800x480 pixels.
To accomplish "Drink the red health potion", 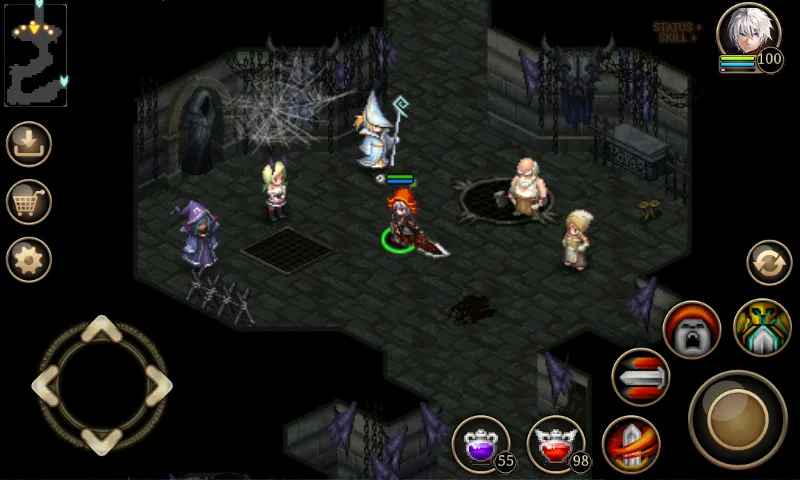I will (x=555, y=443).
